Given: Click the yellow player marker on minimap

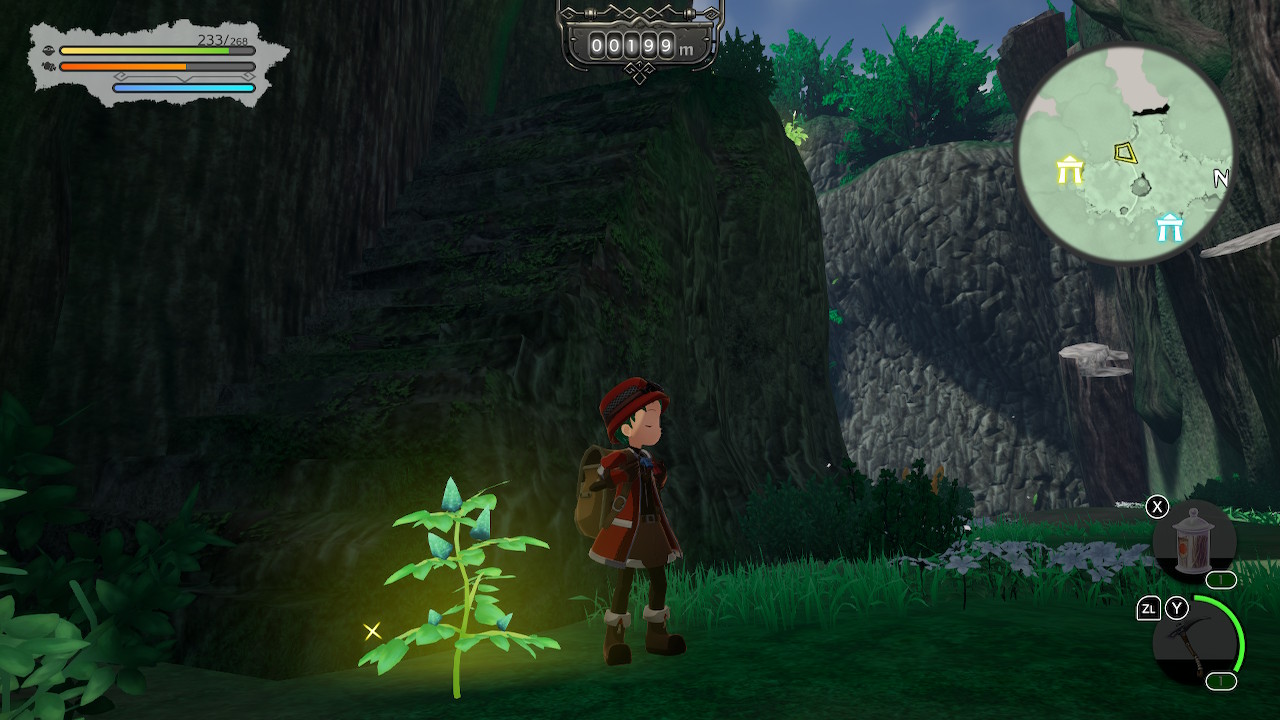Looking at the screenshot, I should coord(1126,153).
